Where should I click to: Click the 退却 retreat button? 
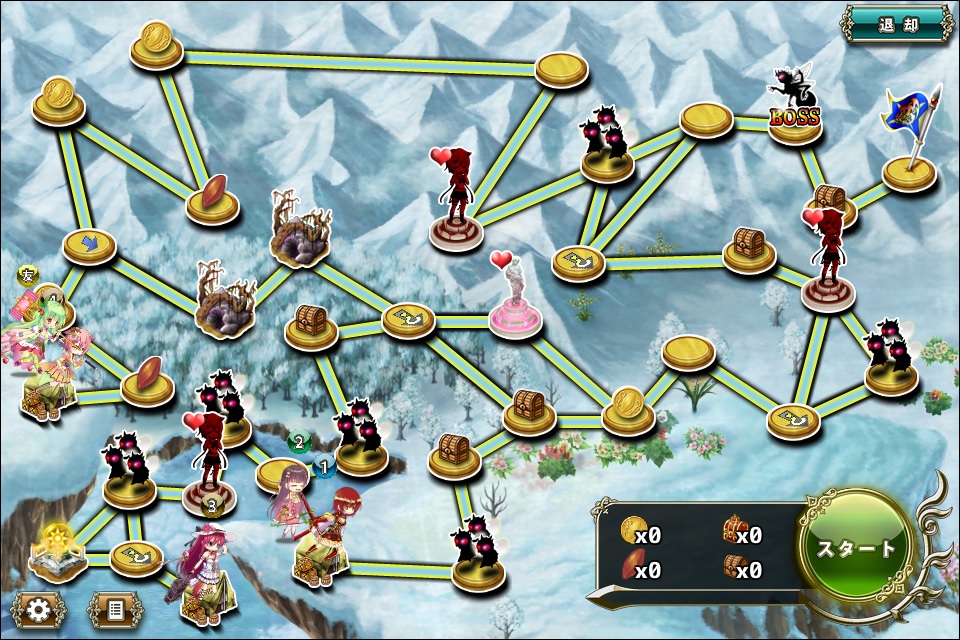coord(897,24)
